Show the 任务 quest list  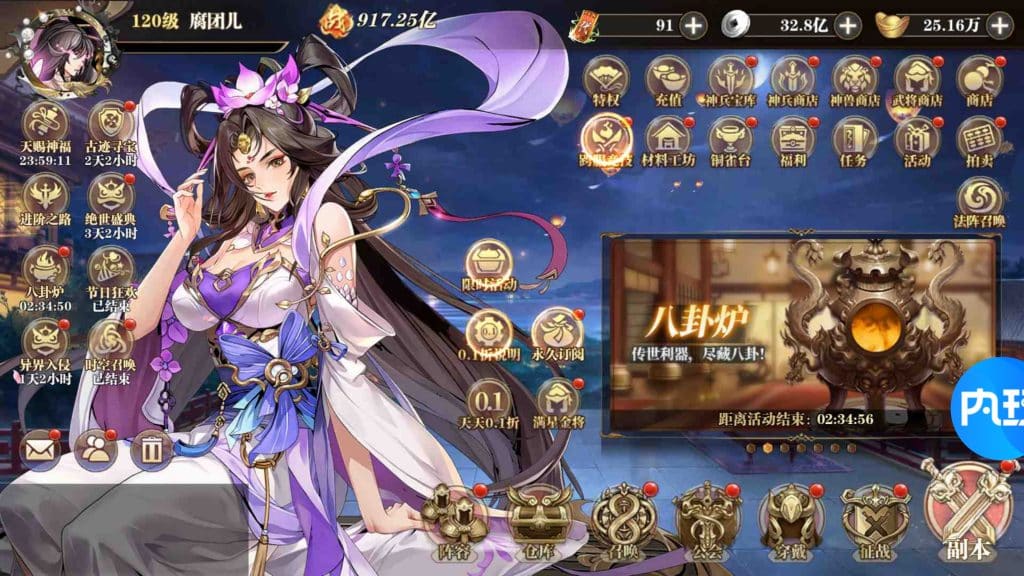(x=855, y=138)
